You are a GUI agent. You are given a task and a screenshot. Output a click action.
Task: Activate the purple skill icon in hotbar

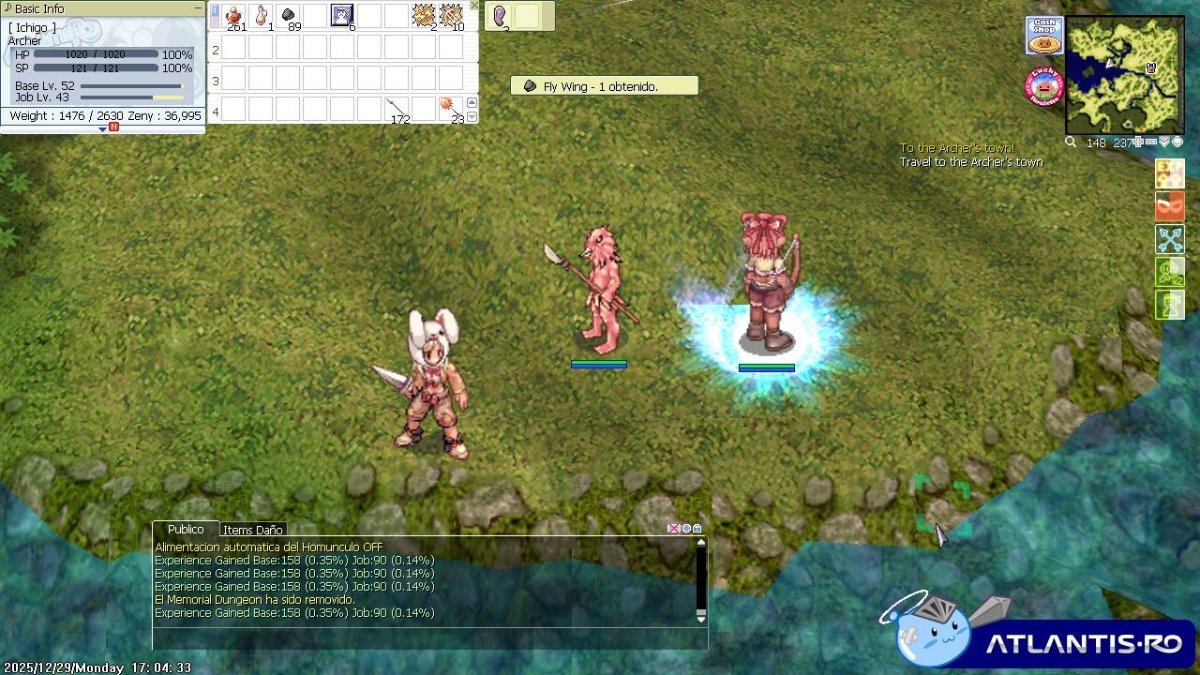pyautogui.click(x=342, y=15)
